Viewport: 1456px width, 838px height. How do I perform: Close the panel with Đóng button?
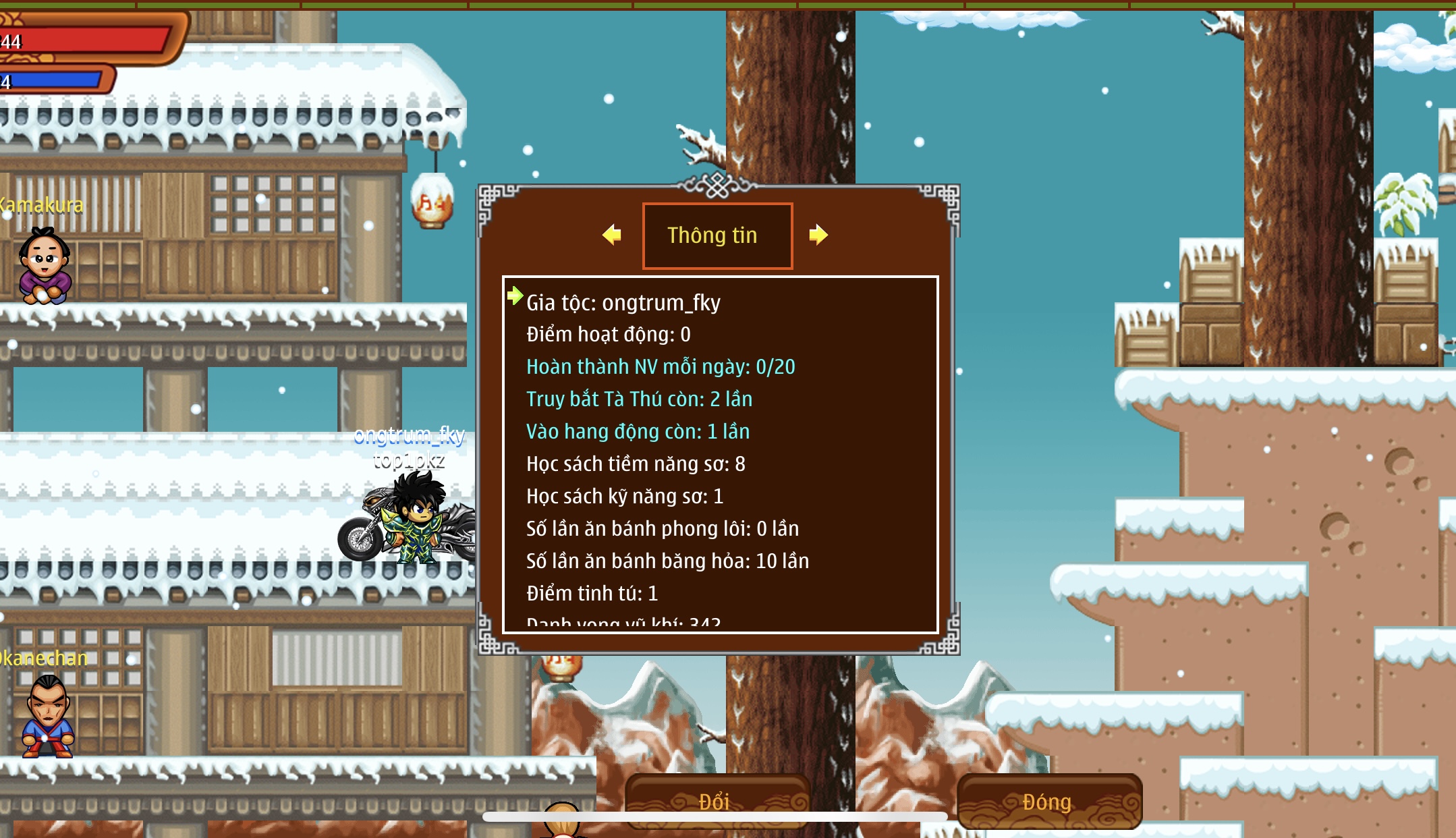click(x=1048, y=801)
